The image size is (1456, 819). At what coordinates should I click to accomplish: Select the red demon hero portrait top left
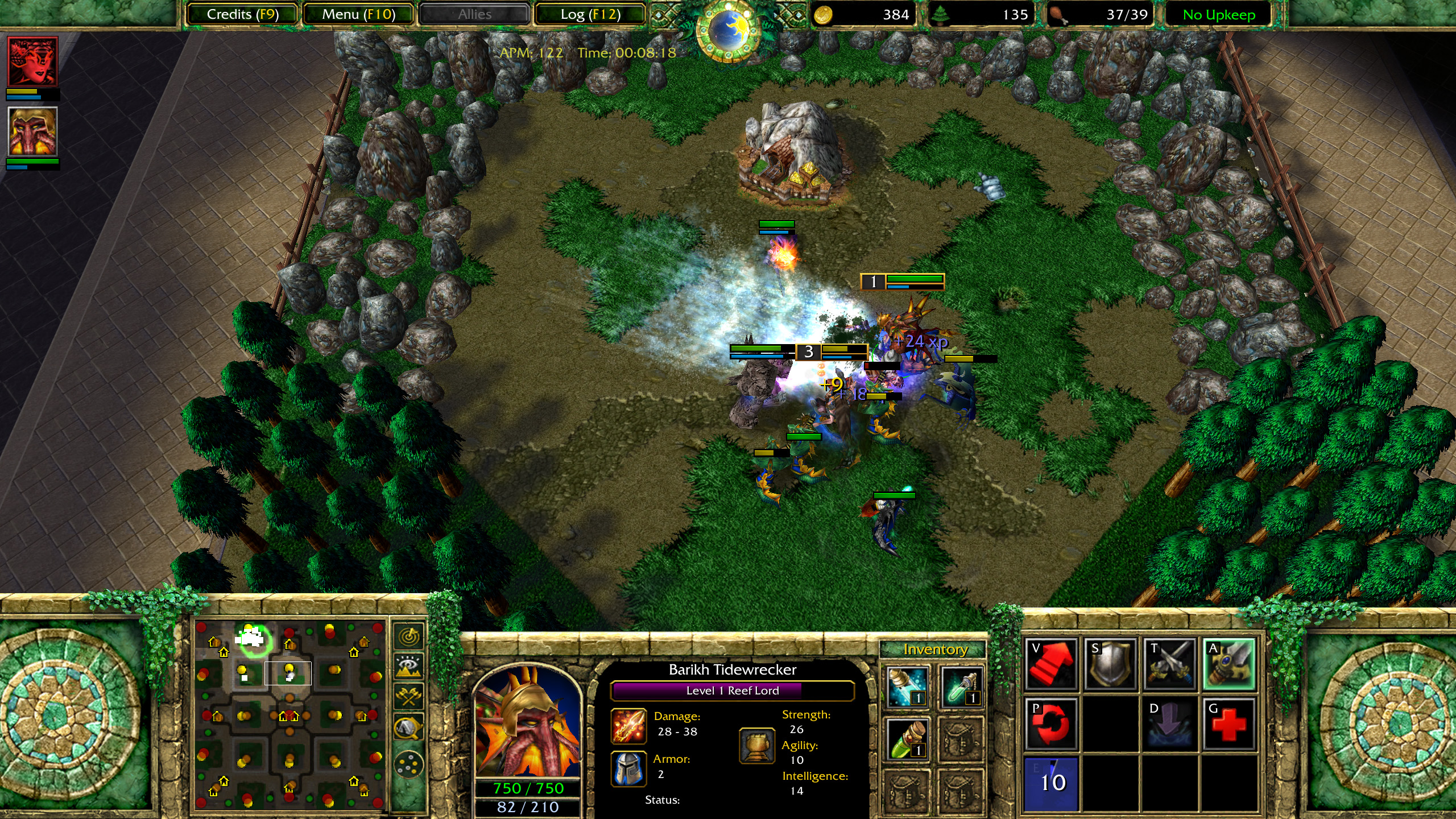32,61
